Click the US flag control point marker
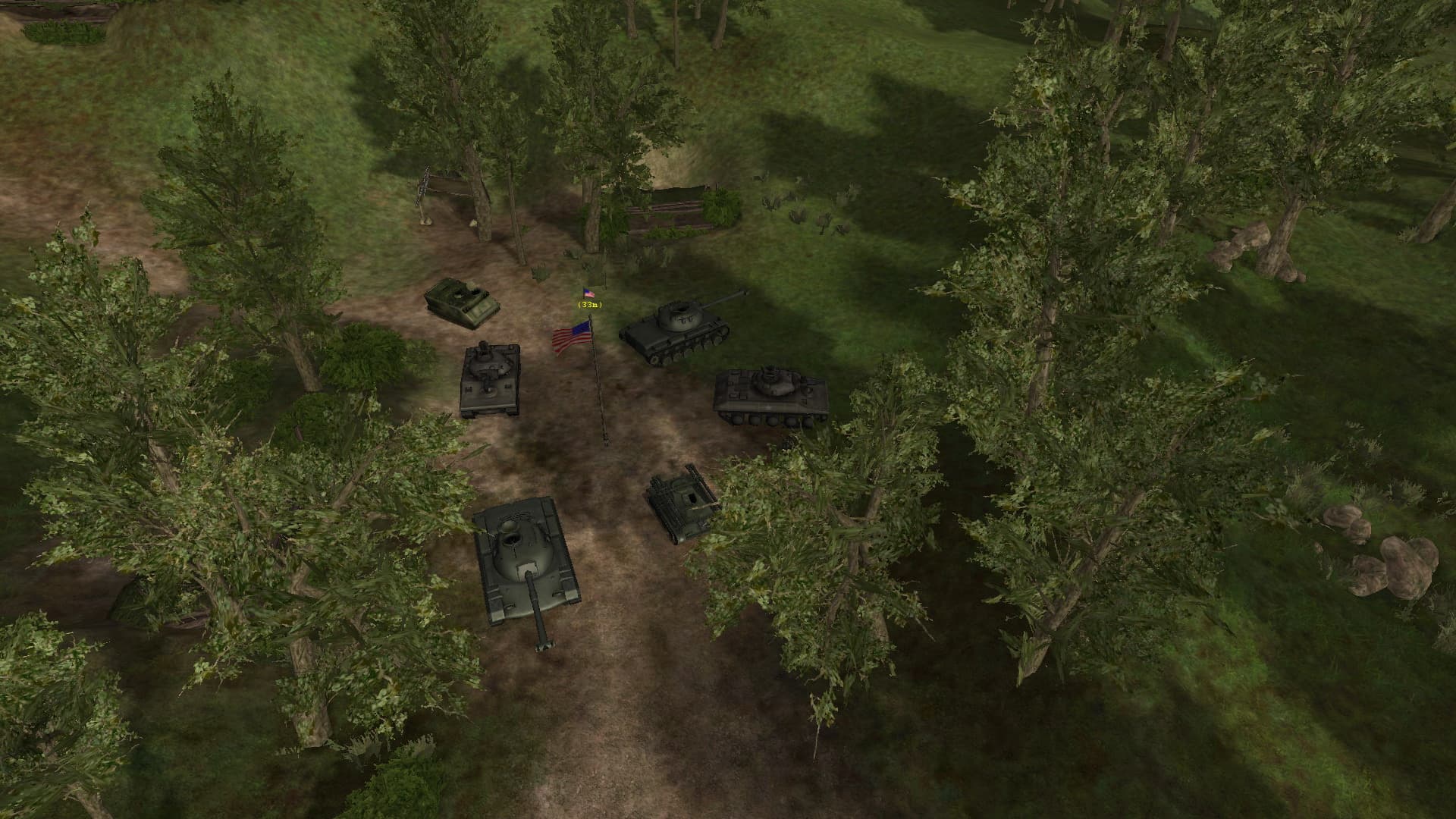The image size is (1456, 819). [x=589, y=293]
